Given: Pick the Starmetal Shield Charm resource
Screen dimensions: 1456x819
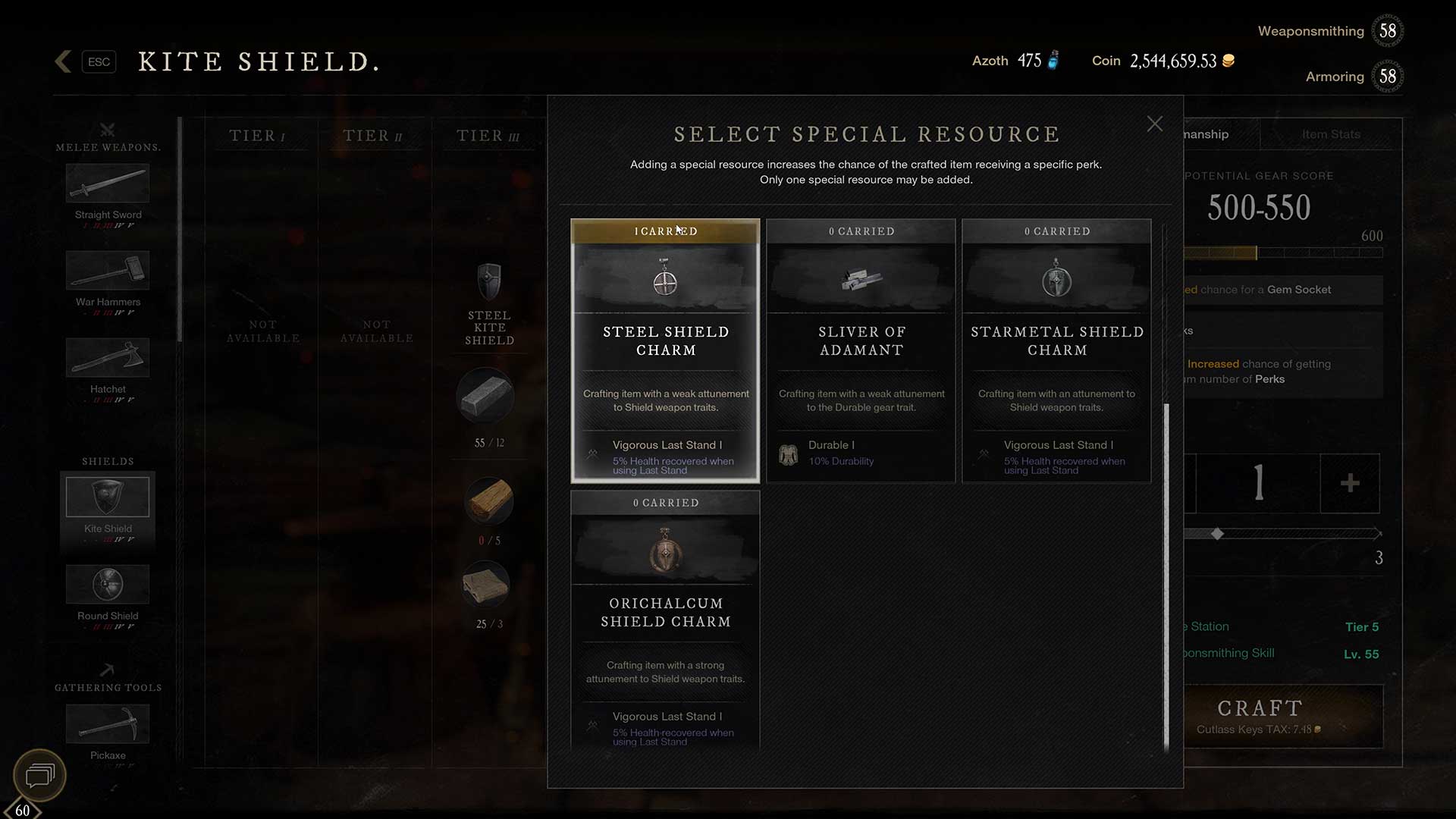Looking at the screenshot, I should click(x=1056, y=350).
